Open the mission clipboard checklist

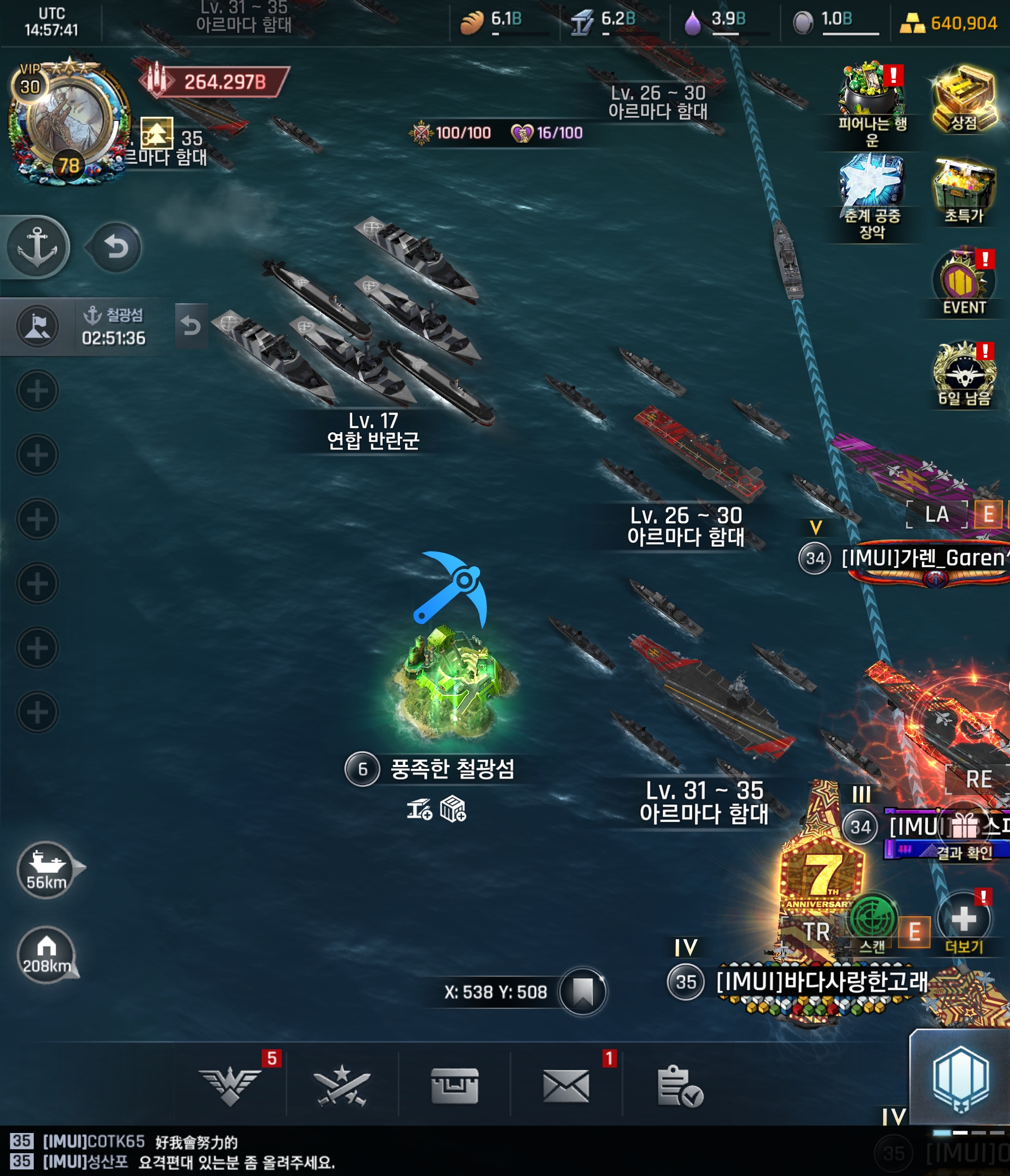point(679,1085)
